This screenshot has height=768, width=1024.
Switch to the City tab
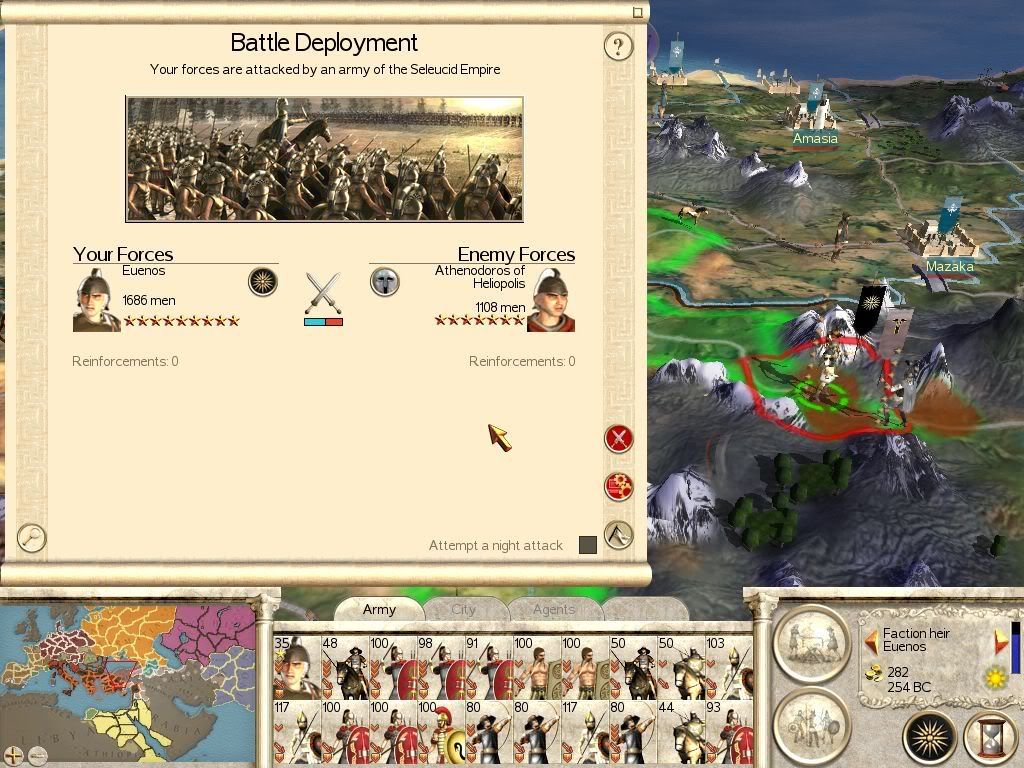tap(464, 609)
